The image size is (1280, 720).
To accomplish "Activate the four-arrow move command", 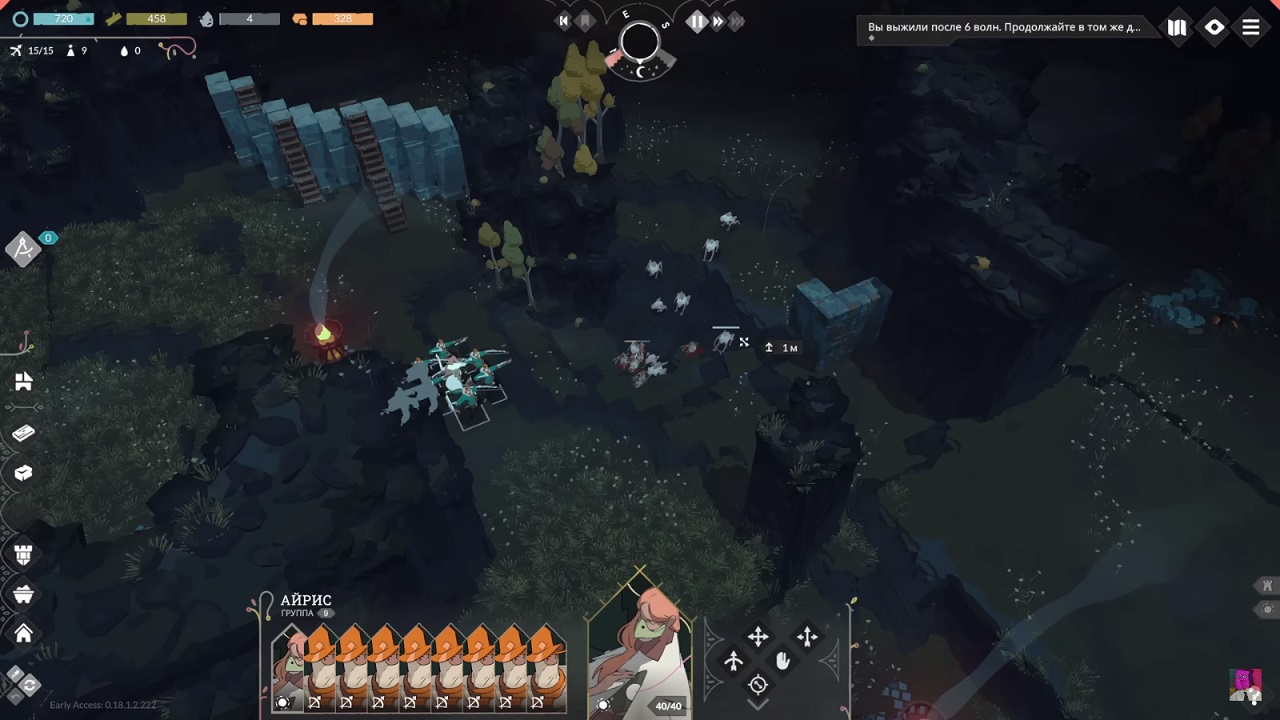I will click(758, 637).
